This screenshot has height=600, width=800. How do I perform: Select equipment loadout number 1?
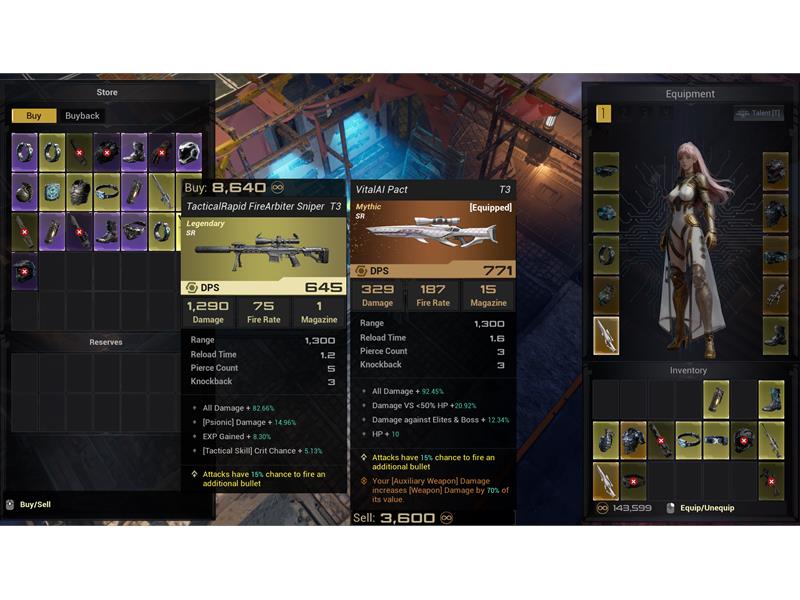tap(603, 114)
